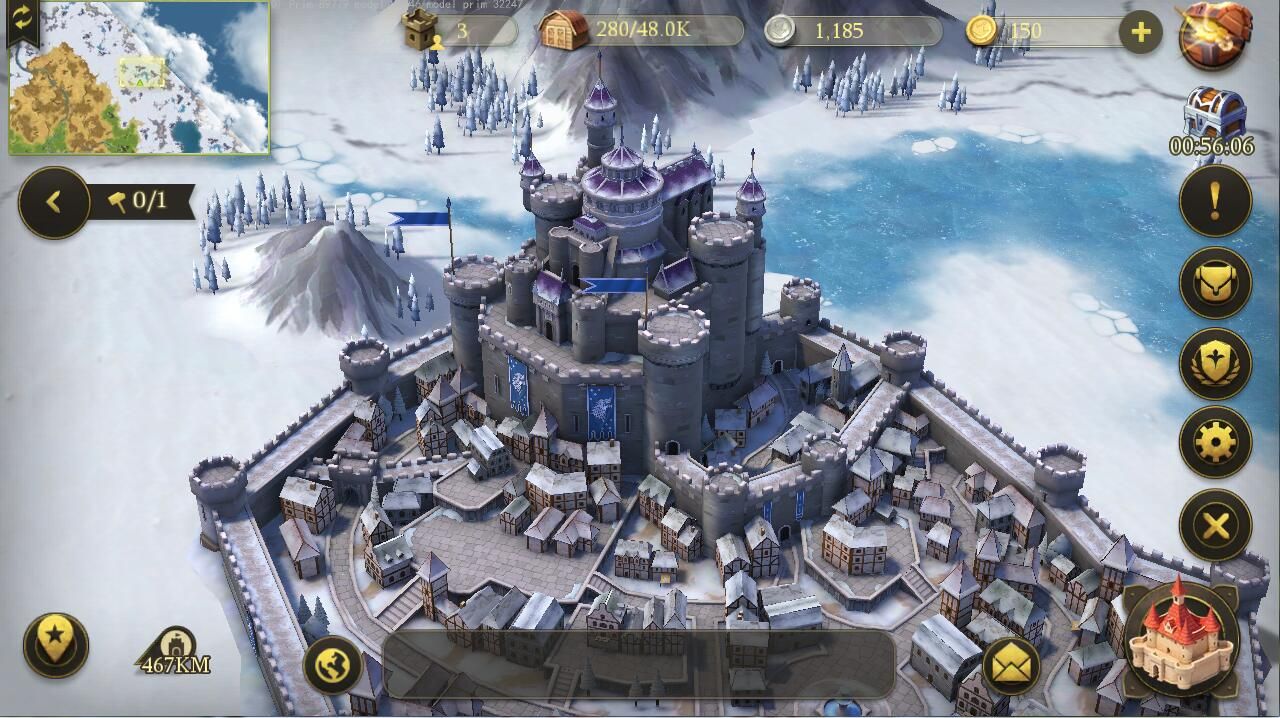Viewport: 1280px width, 718px height.
Task: View the barn food storage resource
Action: coord(640,30)
